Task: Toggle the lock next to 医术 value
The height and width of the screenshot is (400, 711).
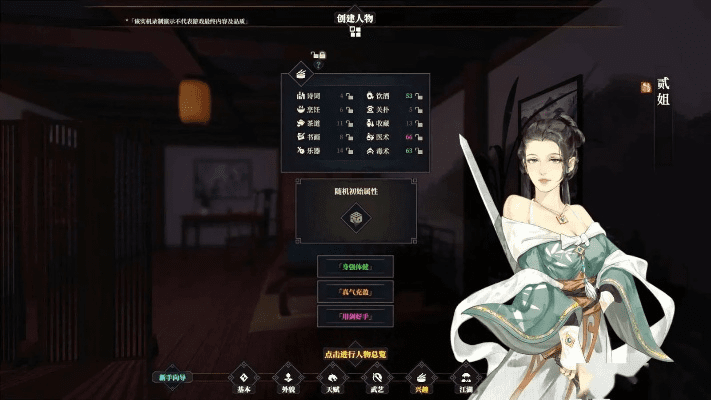Action: 420,137
